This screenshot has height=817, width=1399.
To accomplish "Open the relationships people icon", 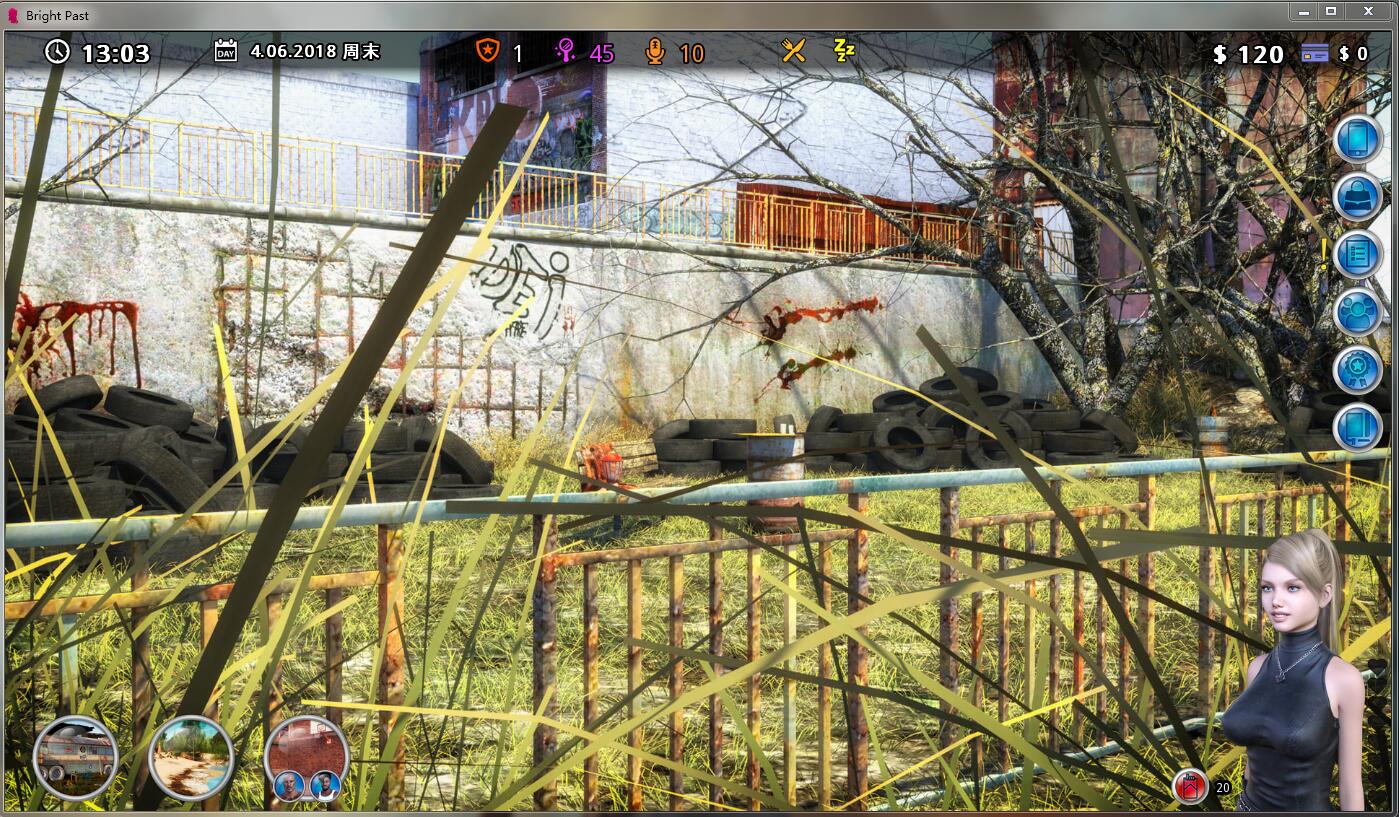I will point(1357,310).
